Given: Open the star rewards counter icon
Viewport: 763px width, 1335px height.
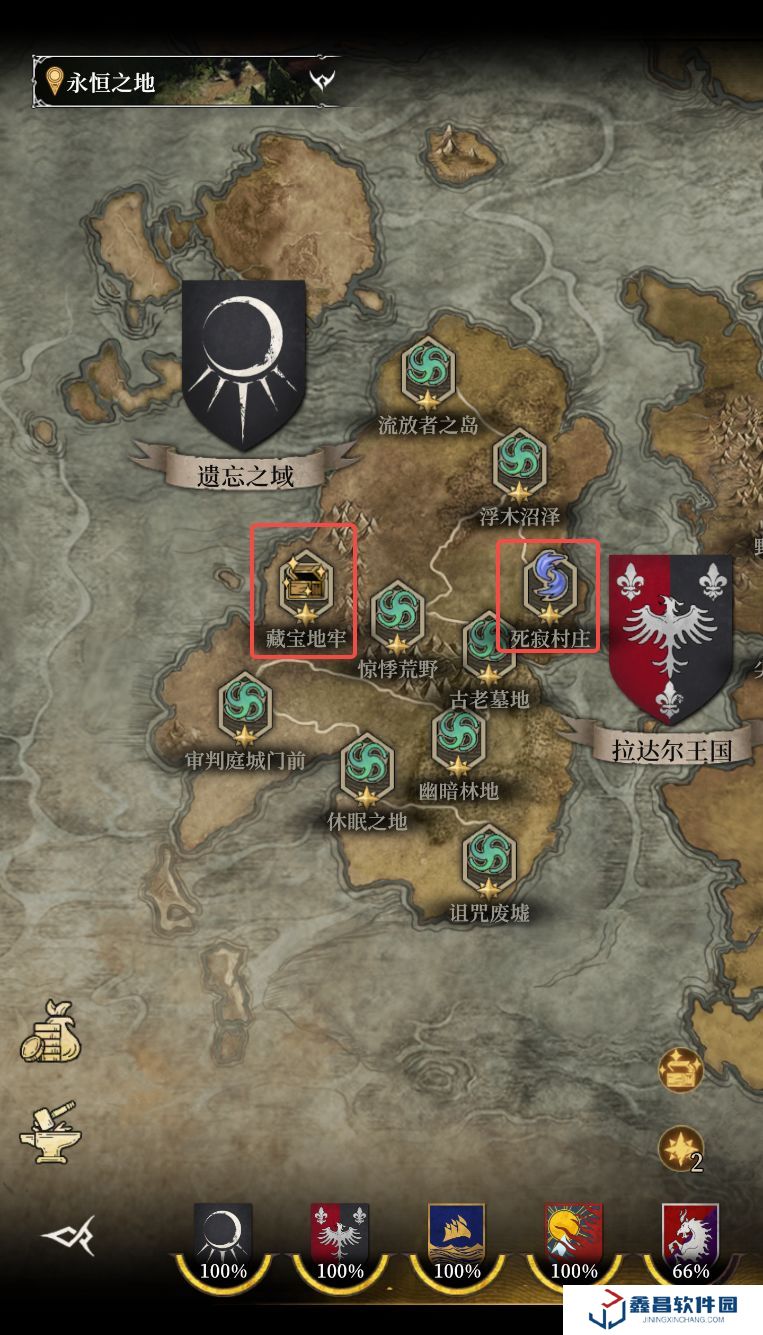Looking at the screenshot, I should point(681,1149).
